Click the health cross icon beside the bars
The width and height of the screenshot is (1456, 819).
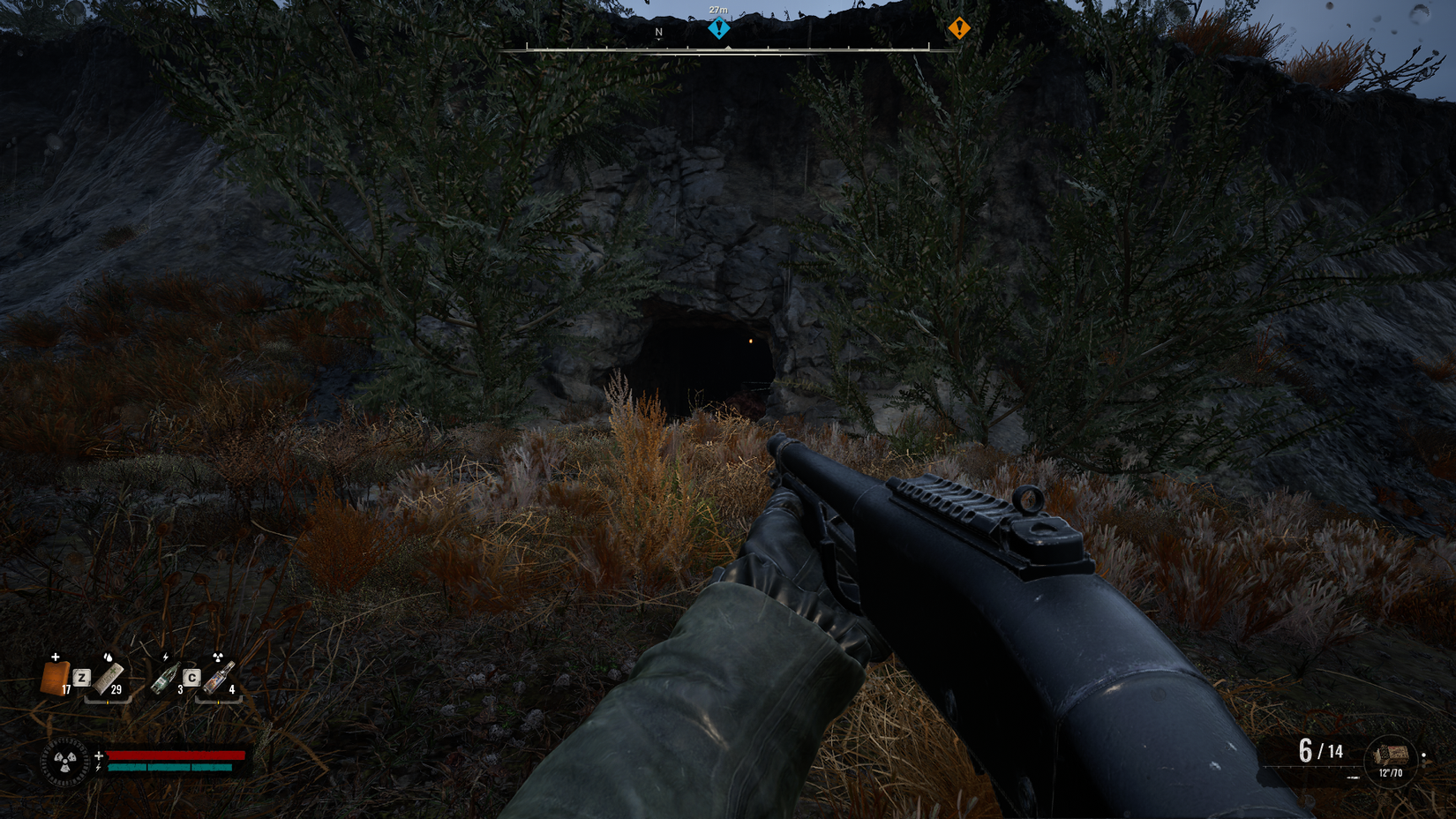pyautogui.click(x=100, y=754)
